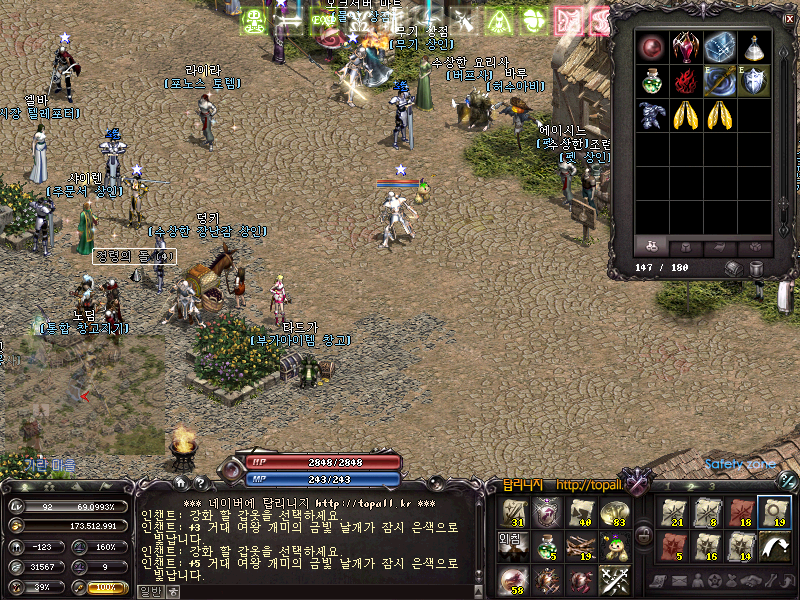This screenshot has width=800, height=600.
Task: Switch to the first inventory tab
Action: (651, 246)
